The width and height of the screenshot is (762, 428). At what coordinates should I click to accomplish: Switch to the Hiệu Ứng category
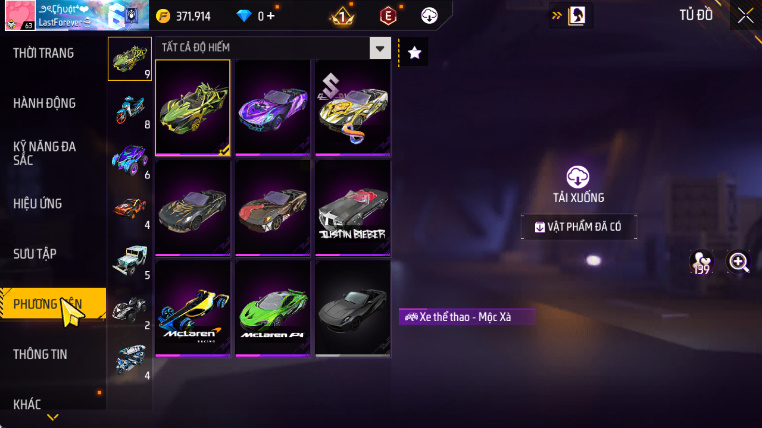point(38,203)
